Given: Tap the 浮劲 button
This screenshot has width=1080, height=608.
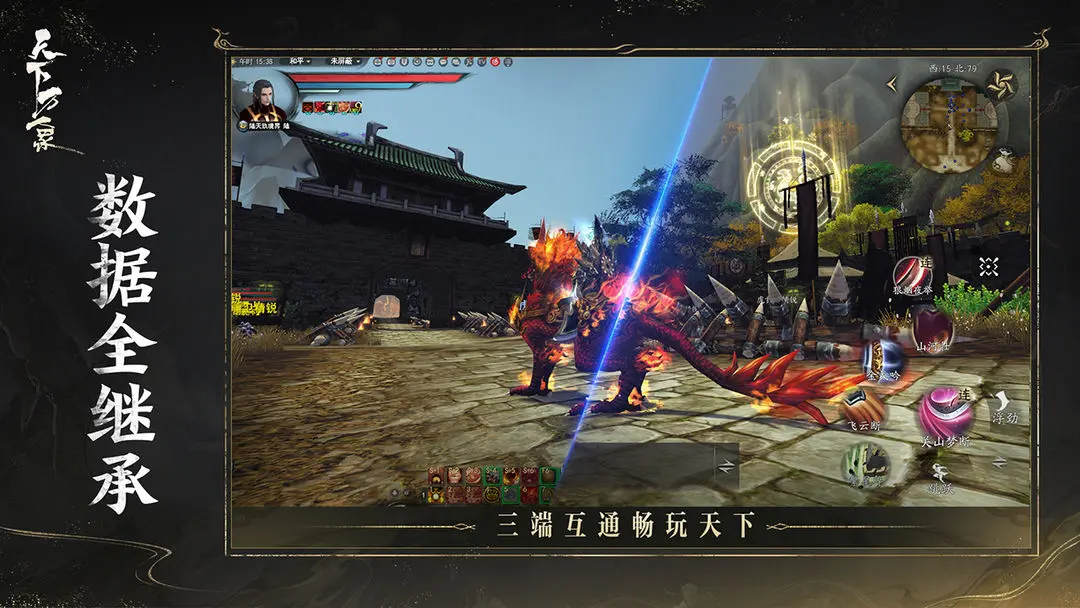Looking at the screenshot, I should coord(1004,406).
